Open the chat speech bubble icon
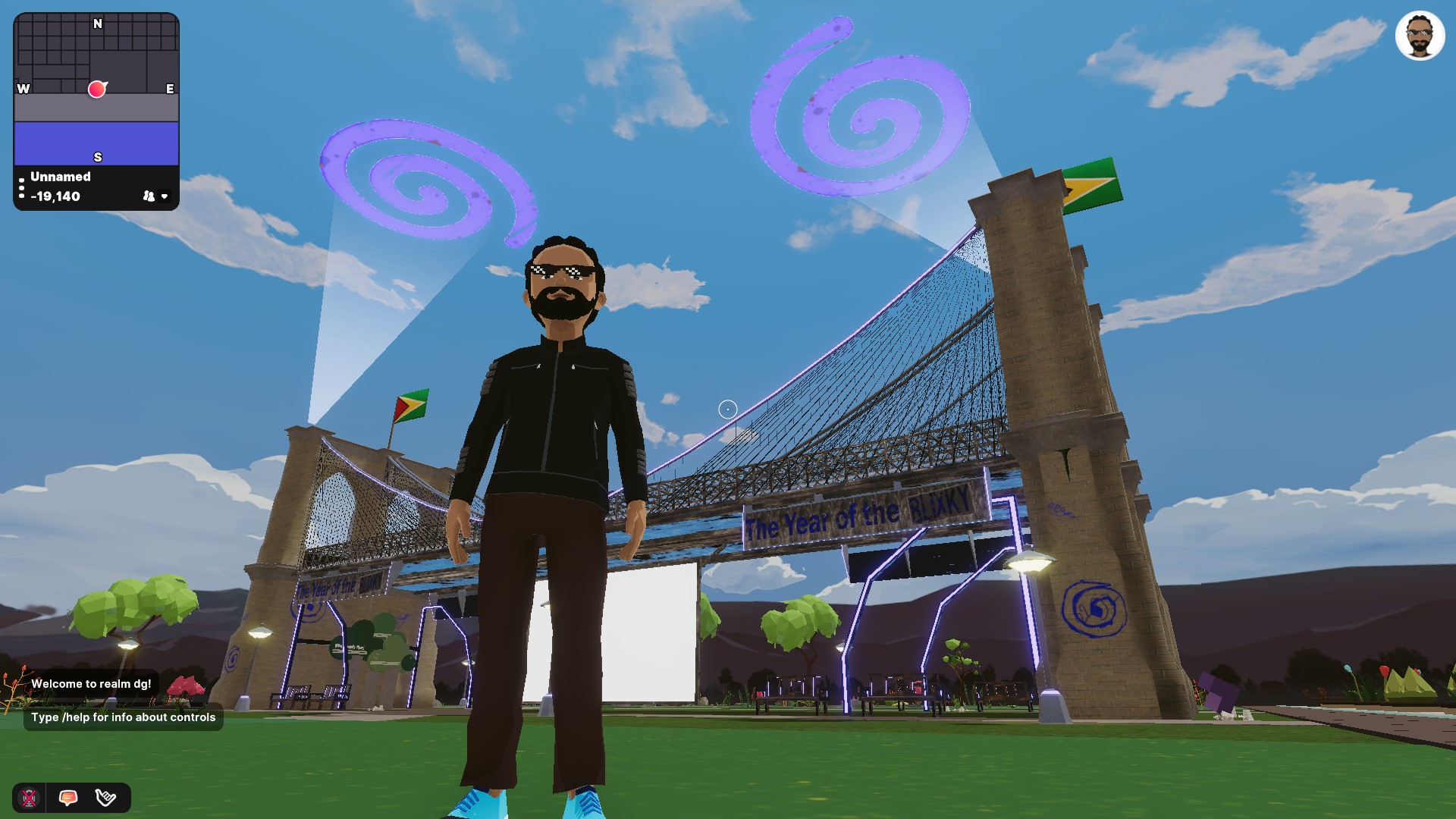 [x=69, y=798]
